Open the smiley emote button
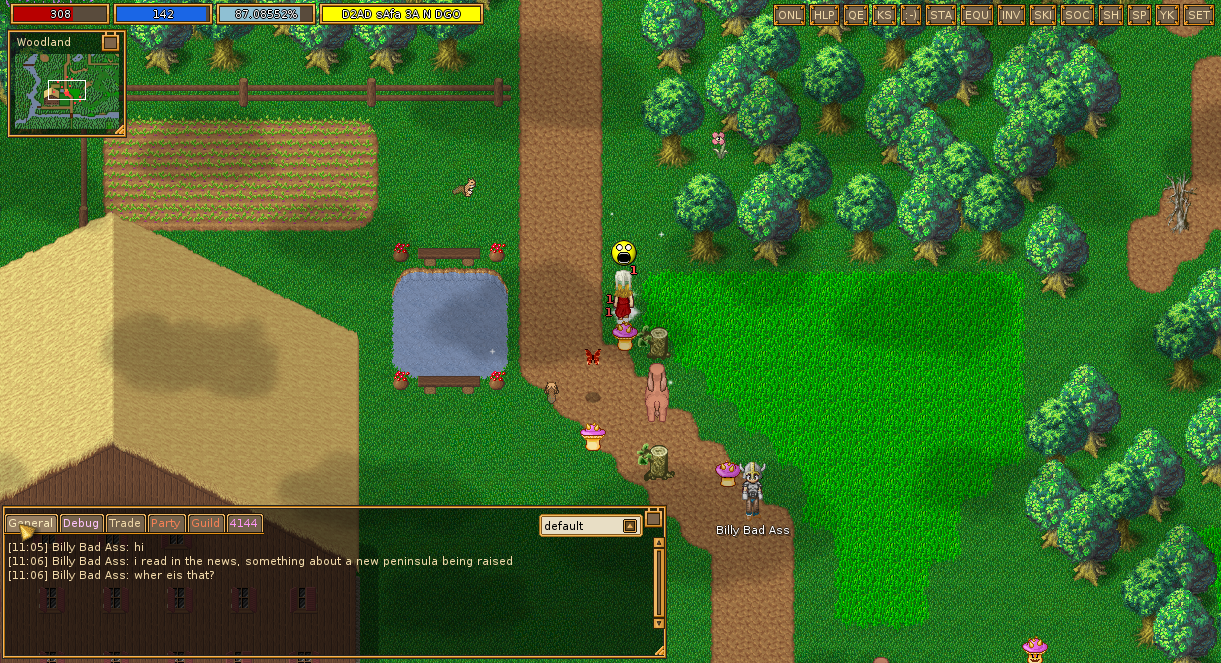 point(911,15)
